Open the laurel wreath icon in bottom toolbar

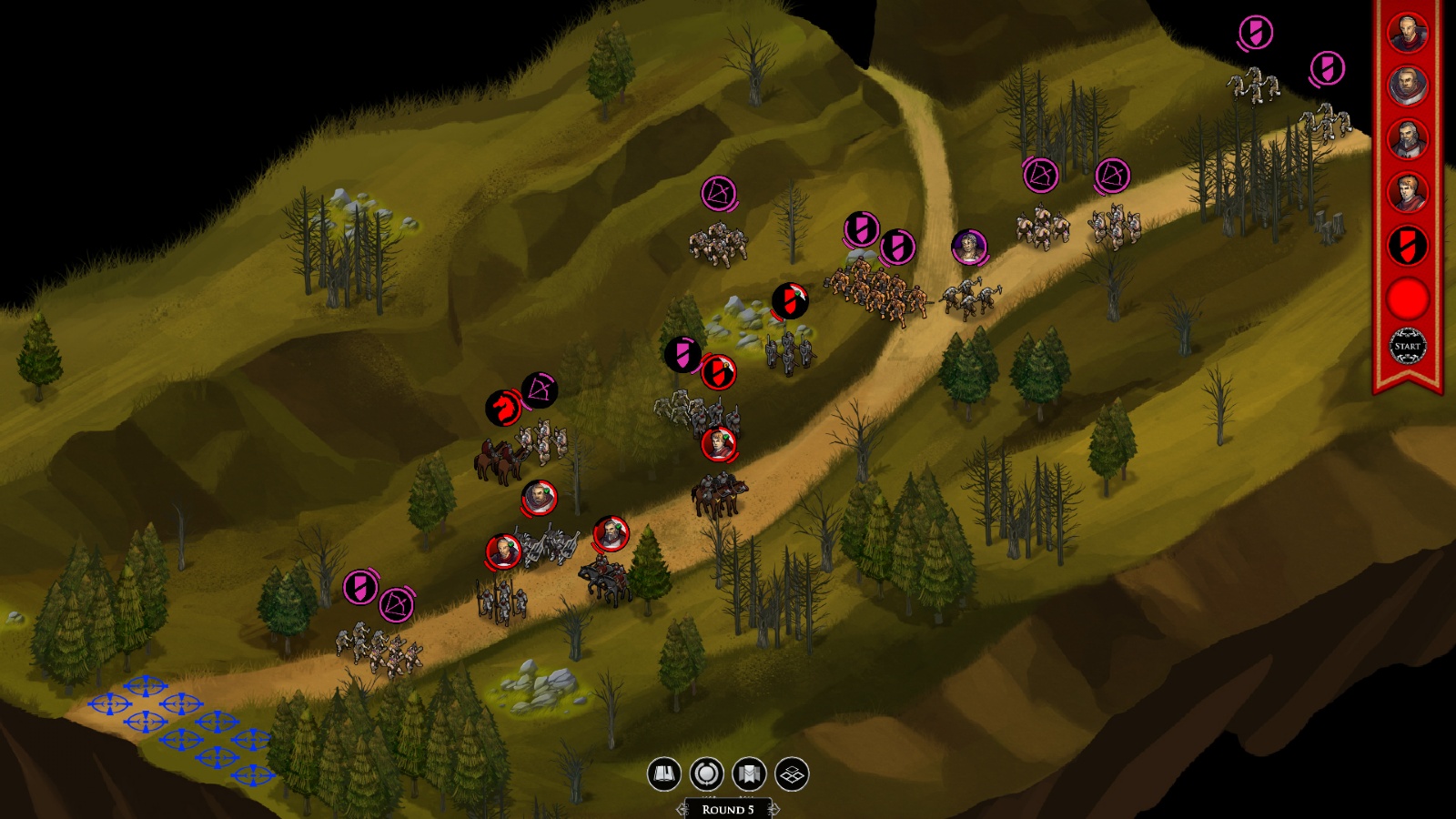(707, 774)
